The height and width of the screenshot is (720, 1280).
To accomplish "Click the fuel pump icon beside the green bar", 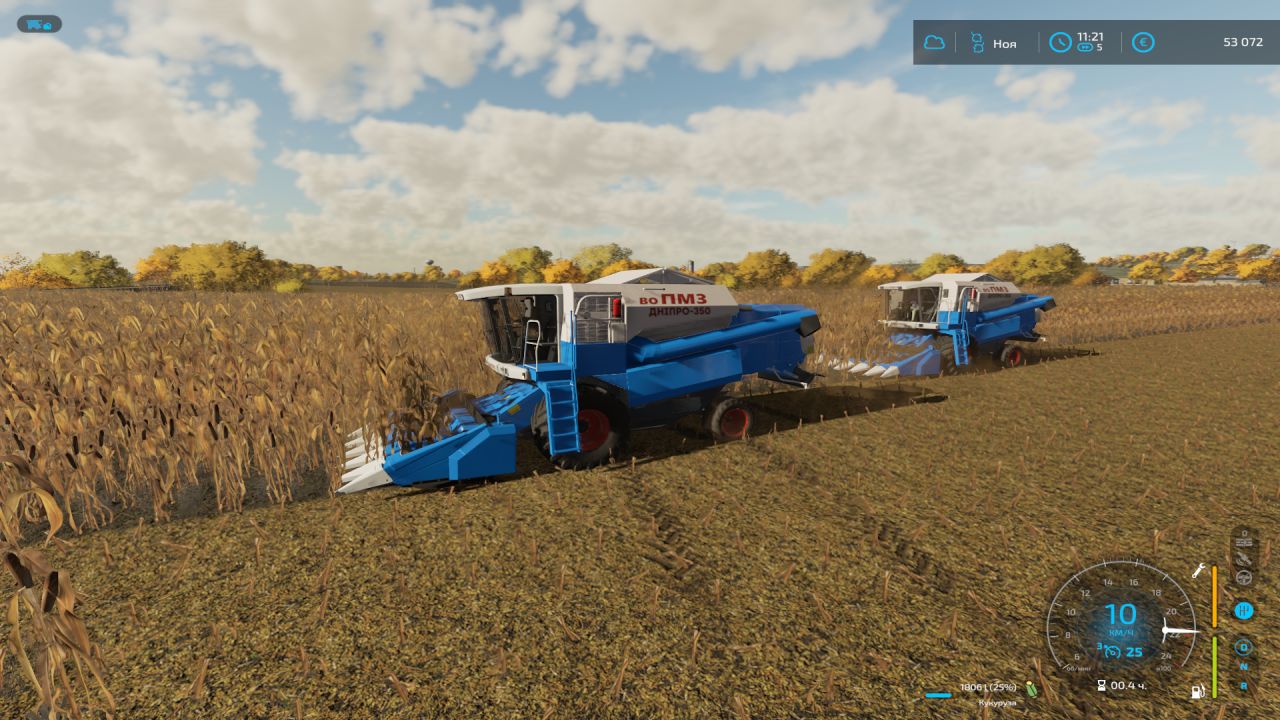I will click(x=1198, y=691).
